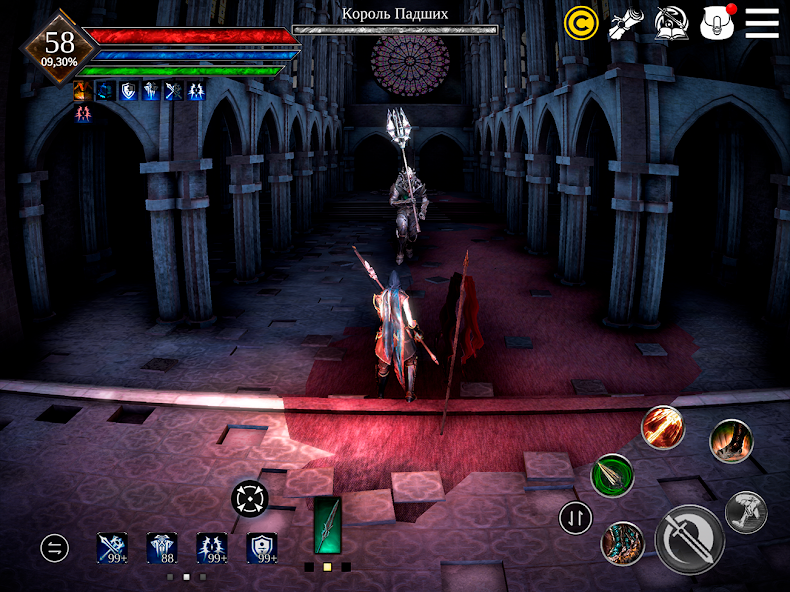Open the quest scroll icon
The image size is (790, 592).
[626, 22]
